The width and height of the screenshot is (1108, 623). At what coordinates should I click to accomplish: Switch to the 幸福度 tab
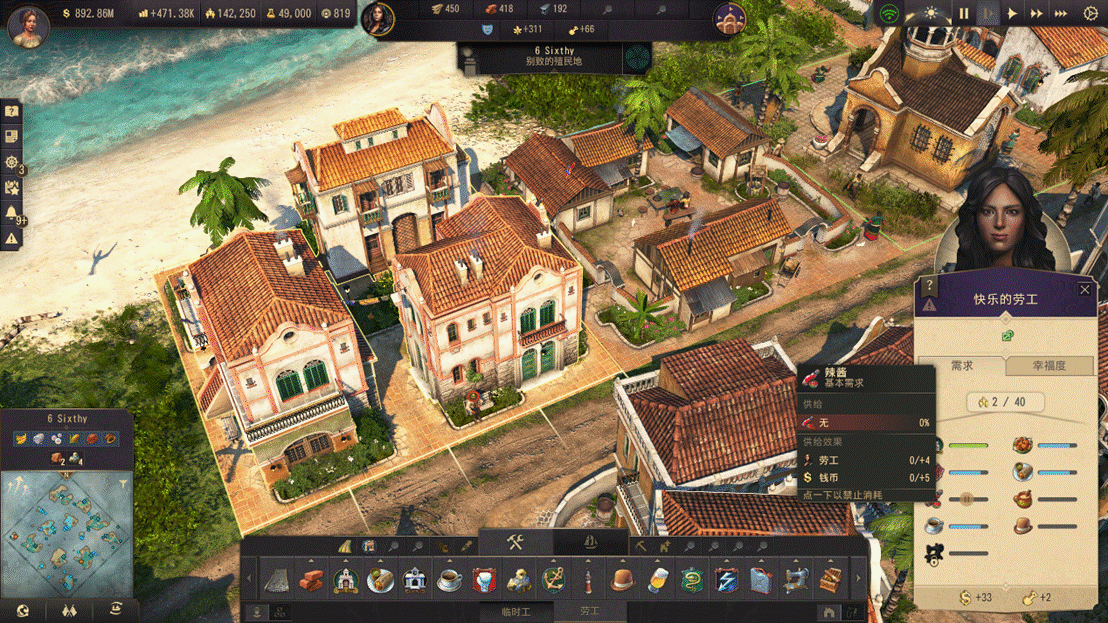1048,366
